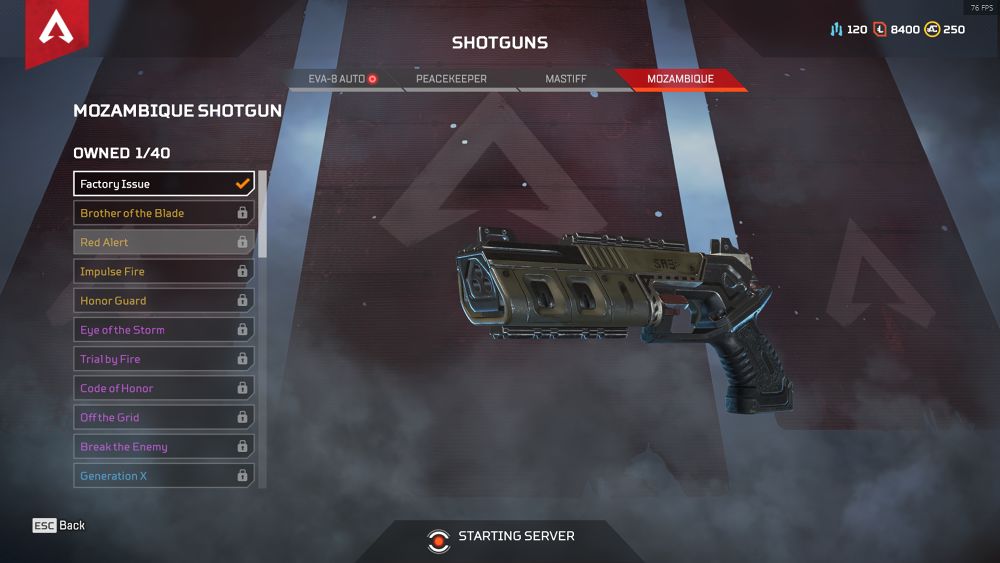1000x563 pixels.
Task: Select the Mozambique tab
Action: click(x=680, y=79)
